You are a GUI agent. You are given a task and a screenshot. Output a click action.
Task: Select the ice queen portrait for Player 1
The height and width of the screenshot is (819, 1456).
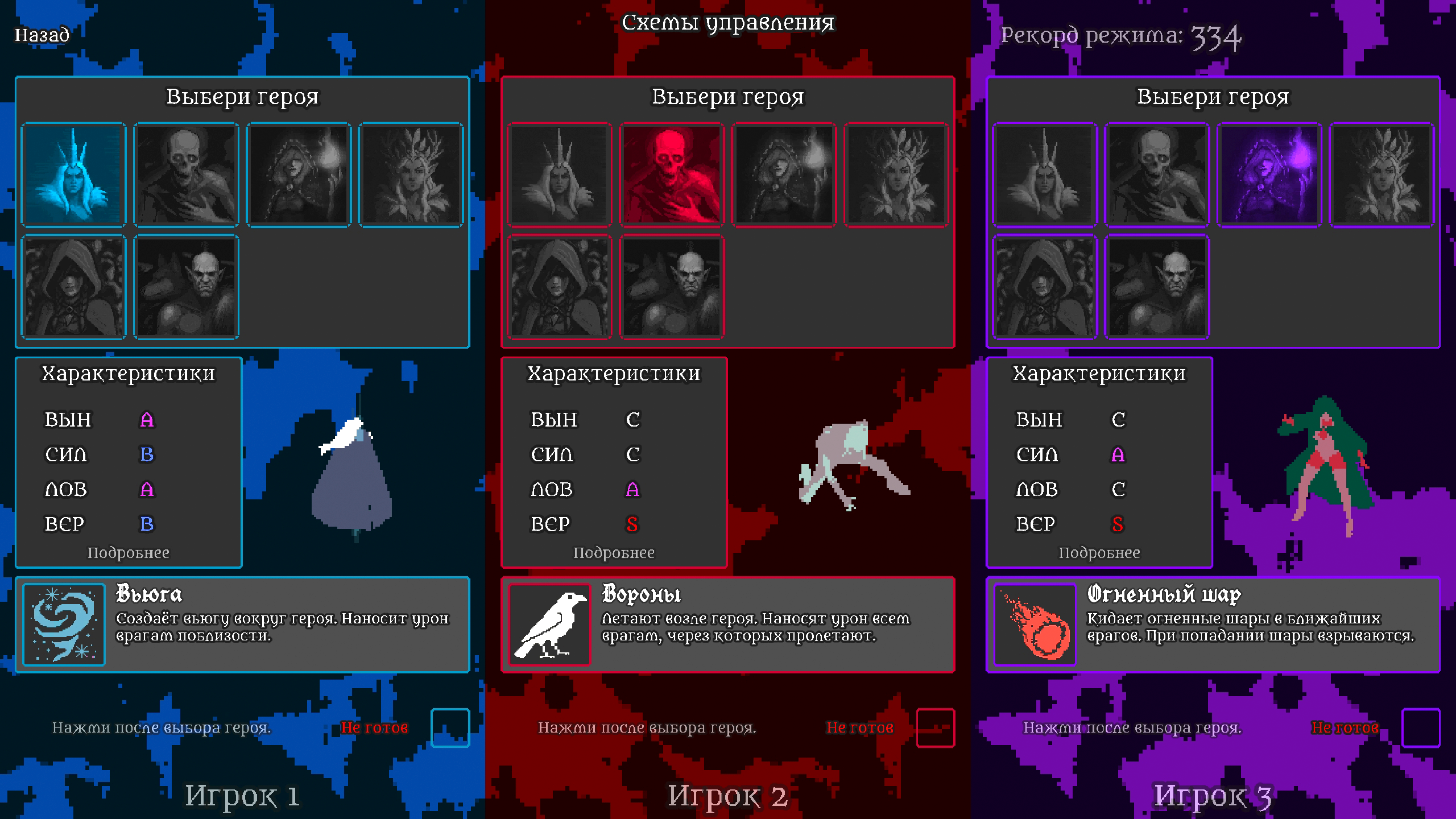73,173
